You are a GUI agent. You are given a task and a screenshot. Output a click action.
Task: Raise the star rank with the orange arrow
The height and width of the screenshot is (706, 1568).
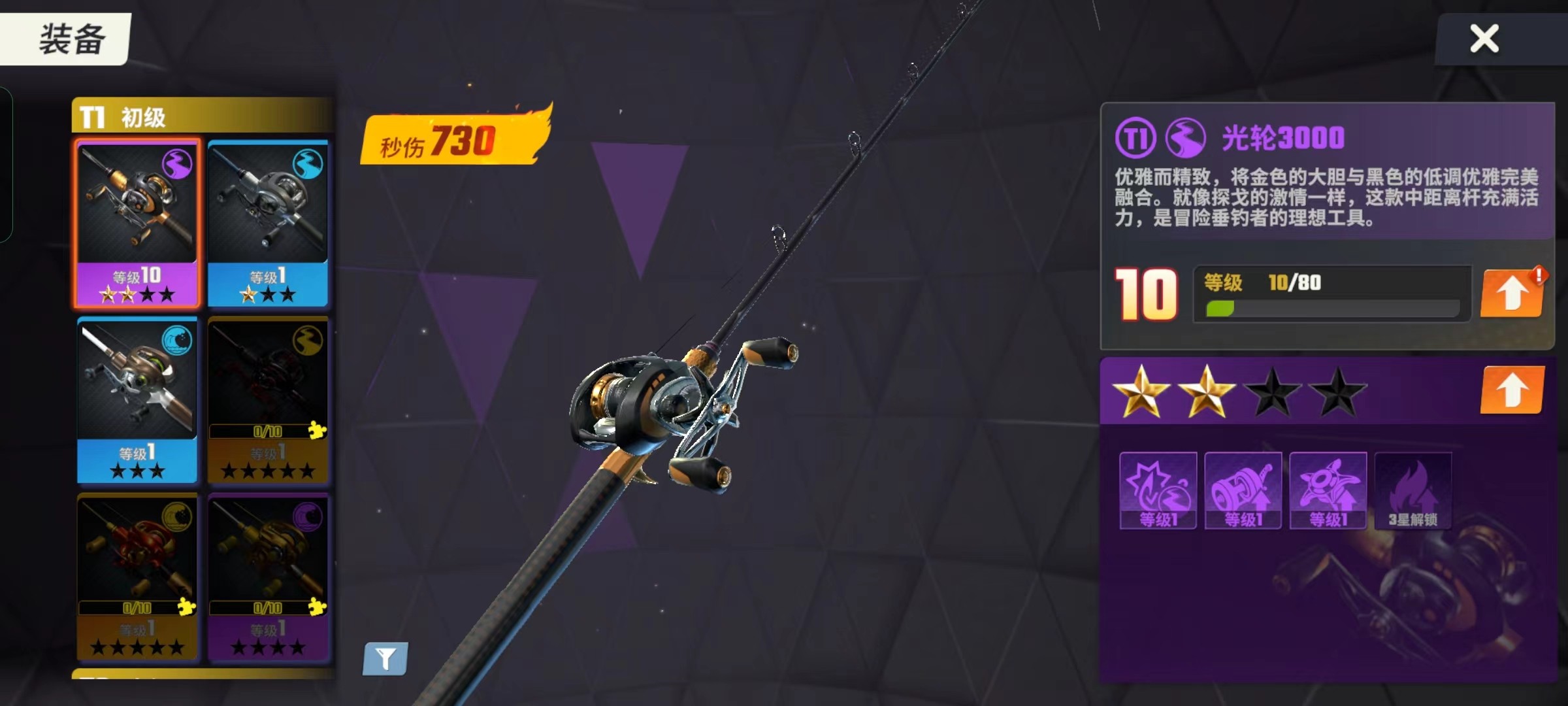coord(1511,390)
